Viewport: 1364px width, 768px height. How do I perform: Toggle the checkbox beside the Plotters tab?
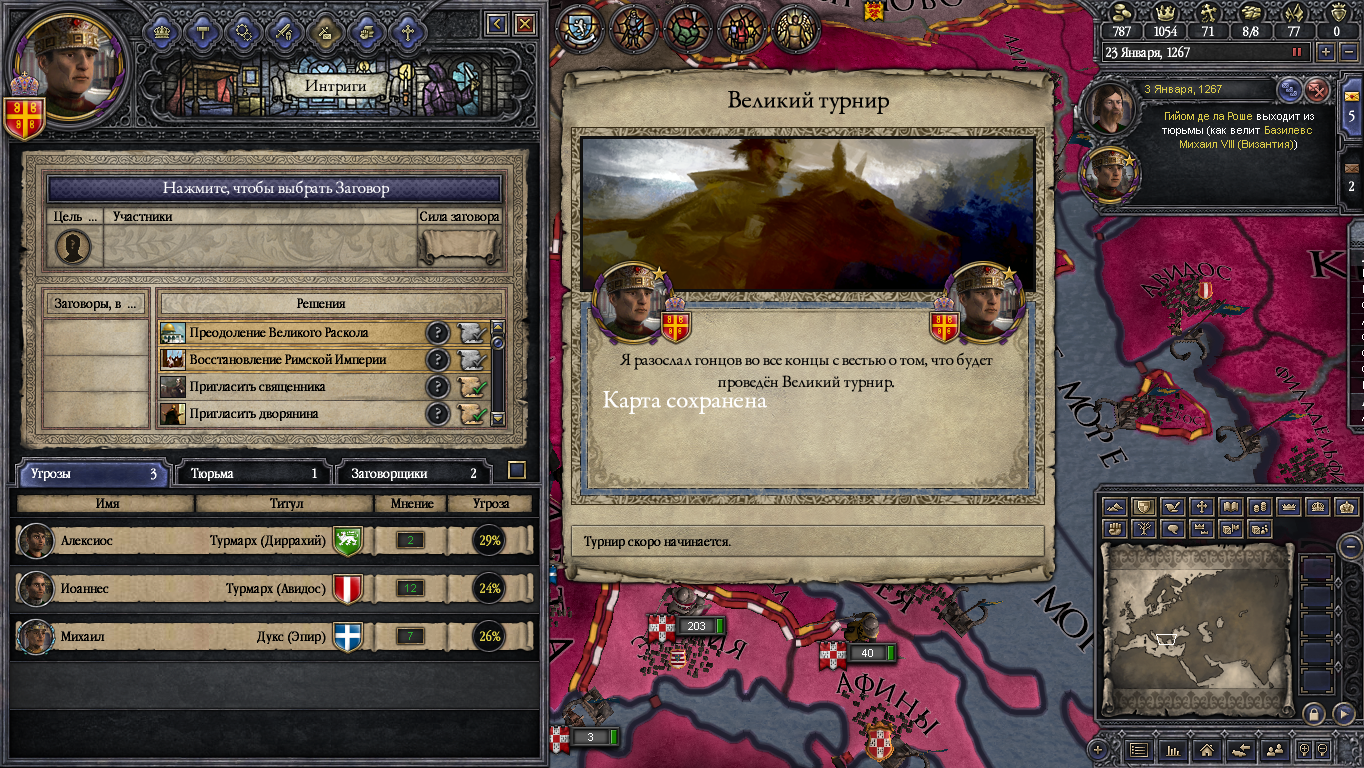(x=516, y=470)
